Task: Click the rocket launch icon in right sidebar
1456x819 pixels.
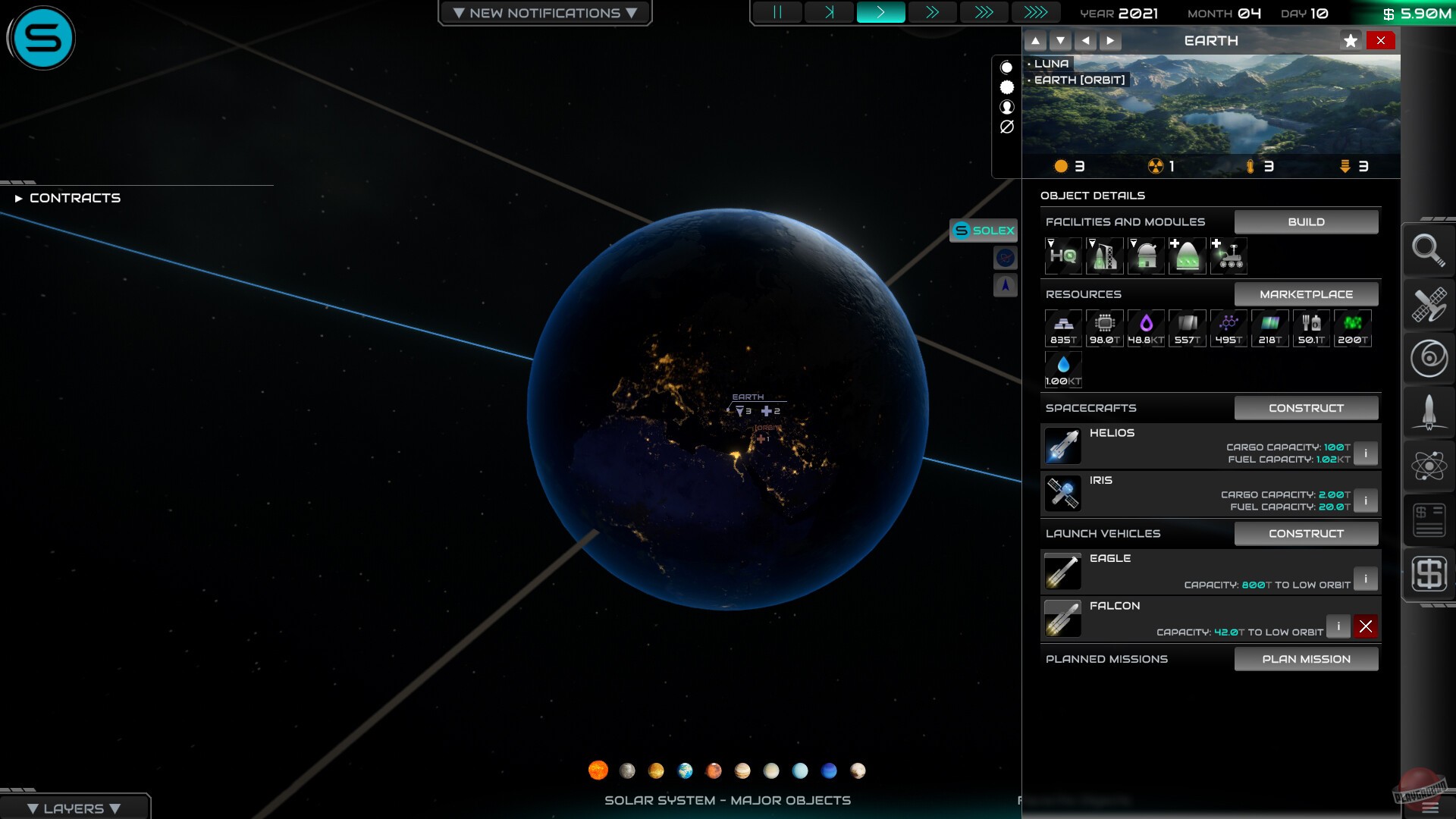Action: pos(1429,411)
